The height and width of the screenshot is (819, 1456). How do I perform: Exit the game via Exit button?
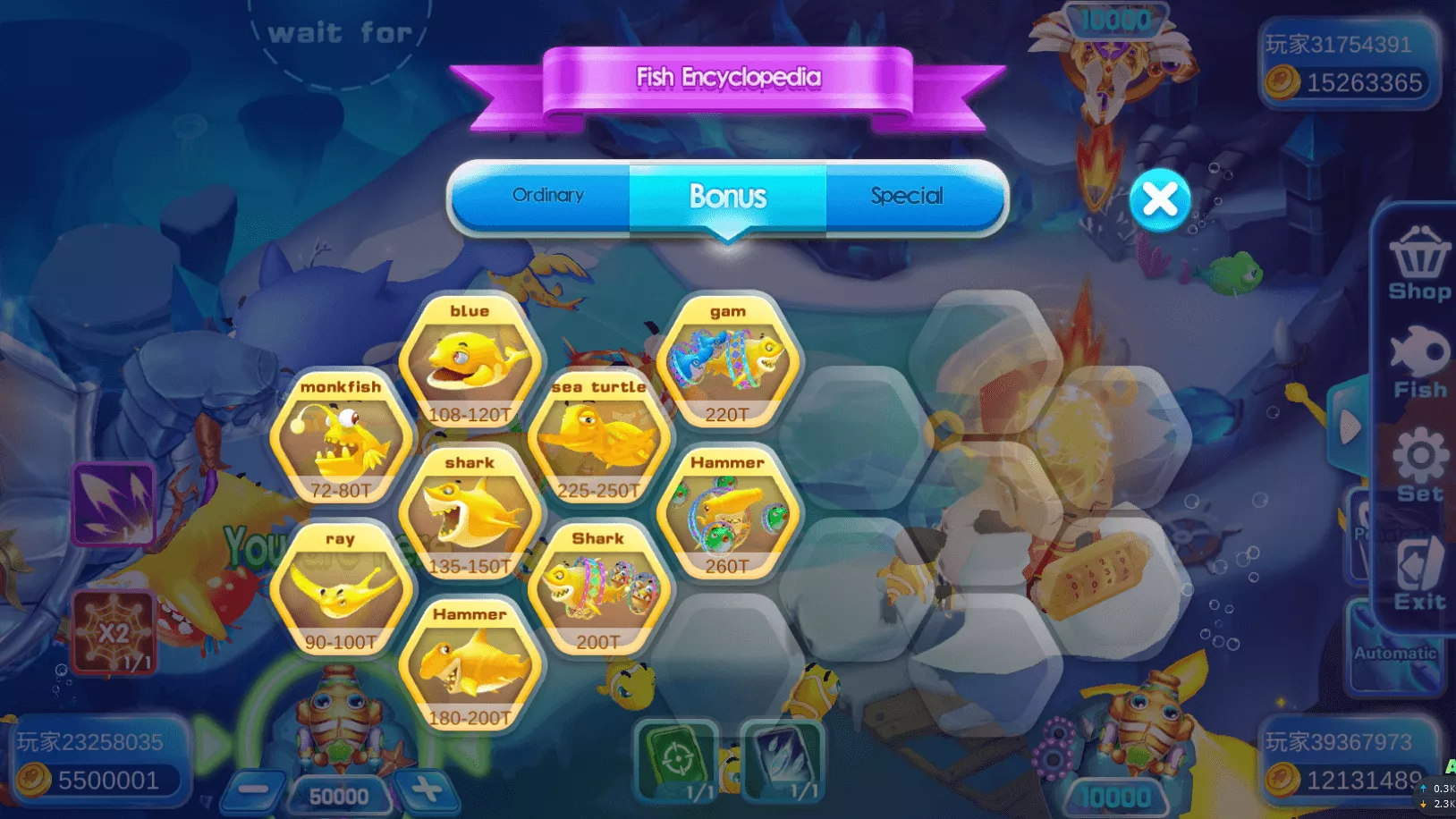point(1419,574)
